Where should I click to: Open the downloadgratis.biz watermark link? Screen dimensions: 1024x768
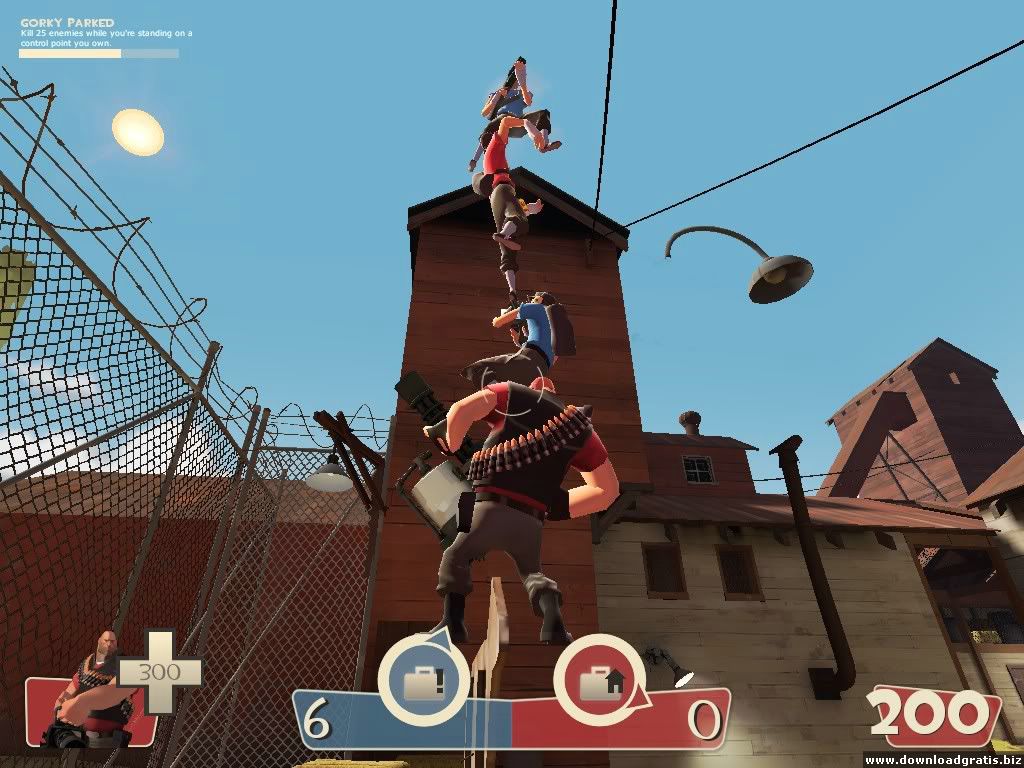[941, 760]
